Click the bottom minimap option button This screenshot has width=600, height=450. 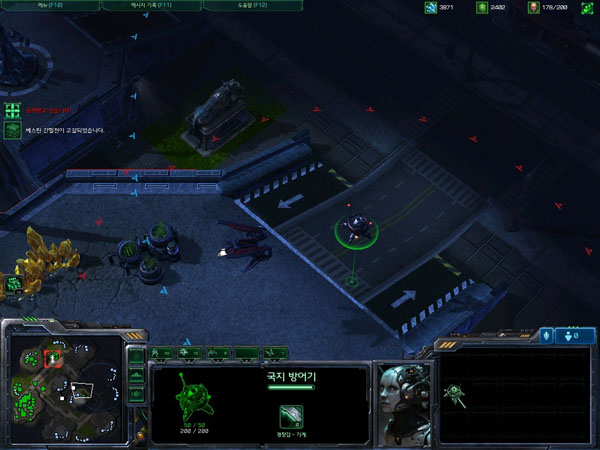[137, 393]
